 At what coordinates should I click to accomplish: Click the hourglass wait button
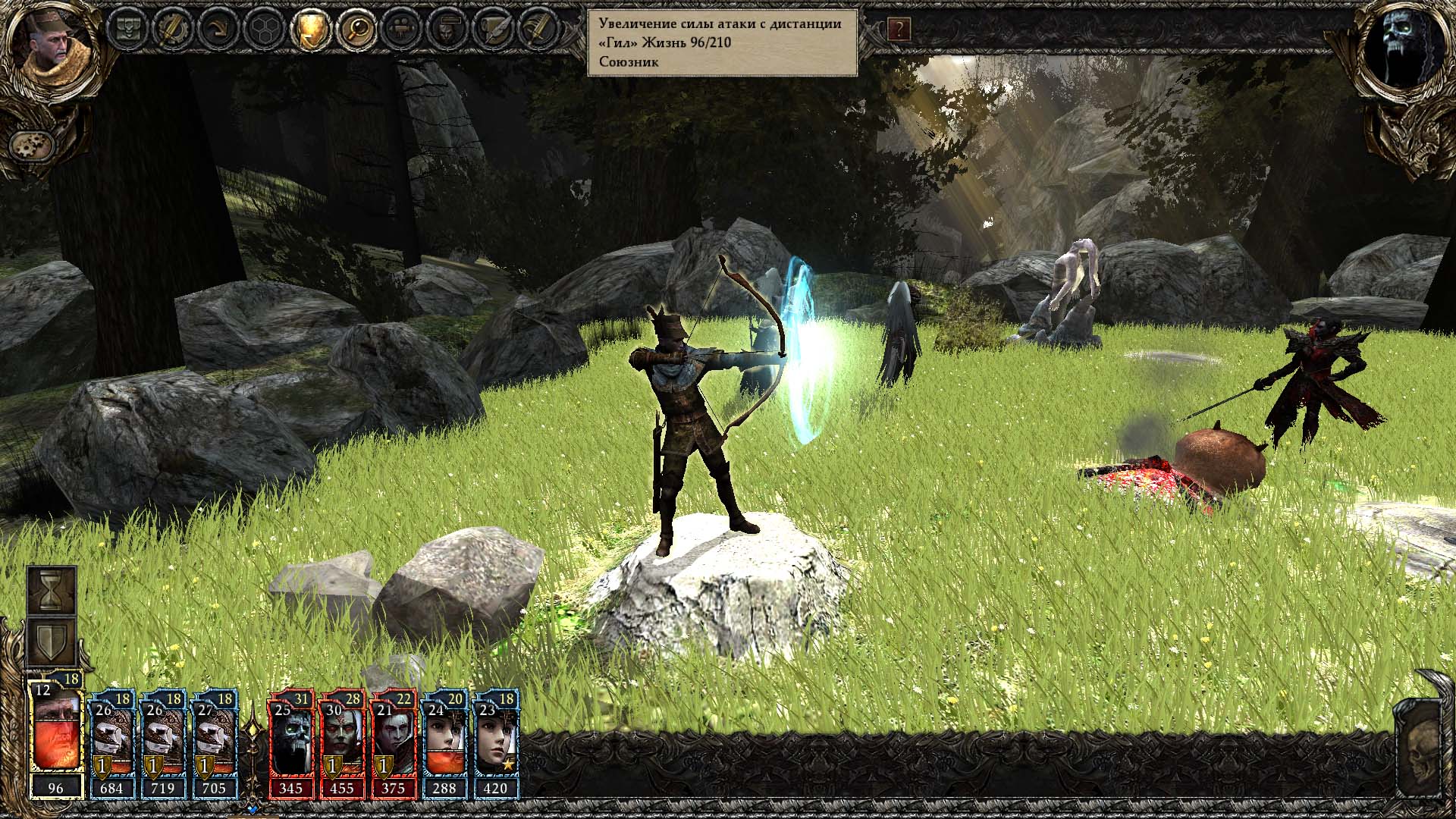coord(52,590)
